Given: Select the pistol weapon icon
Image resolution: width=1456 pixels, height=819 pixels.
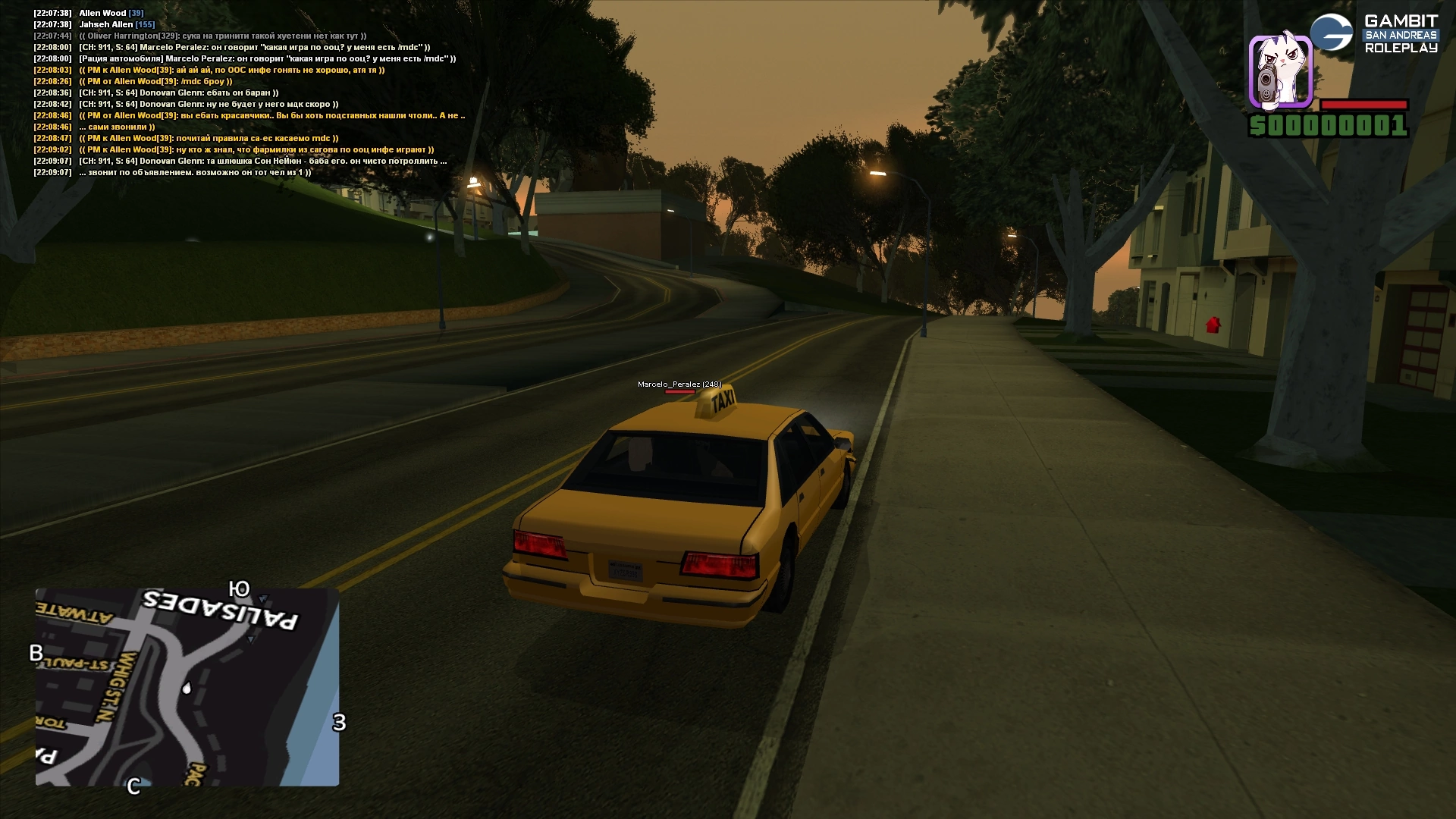Looking at the screenshot, I should [1280, 71].
